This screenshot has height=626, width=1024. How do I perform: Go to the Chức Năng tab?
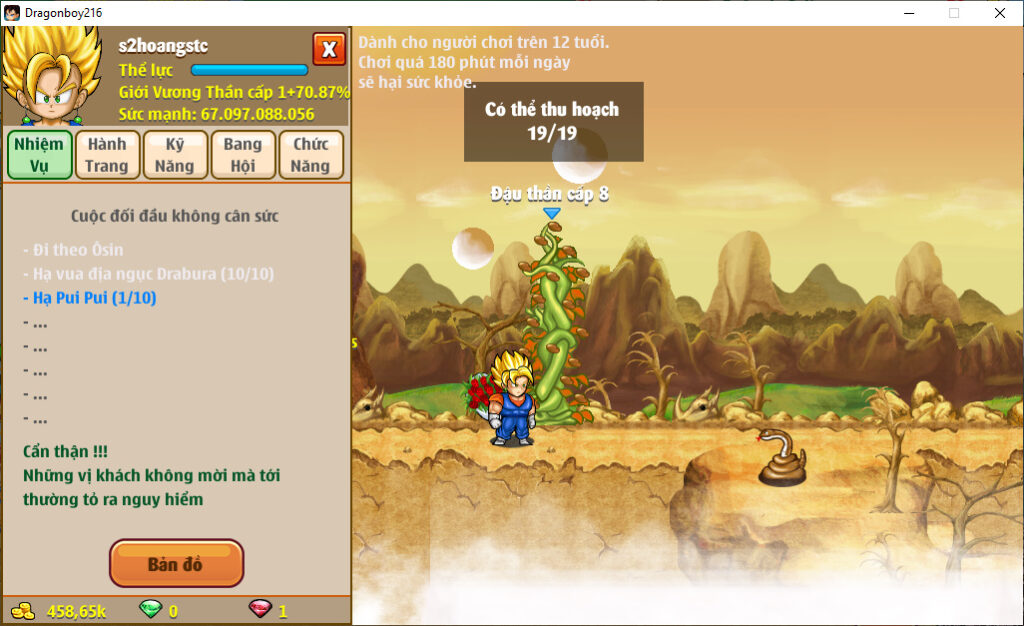(x=311, y=155)
